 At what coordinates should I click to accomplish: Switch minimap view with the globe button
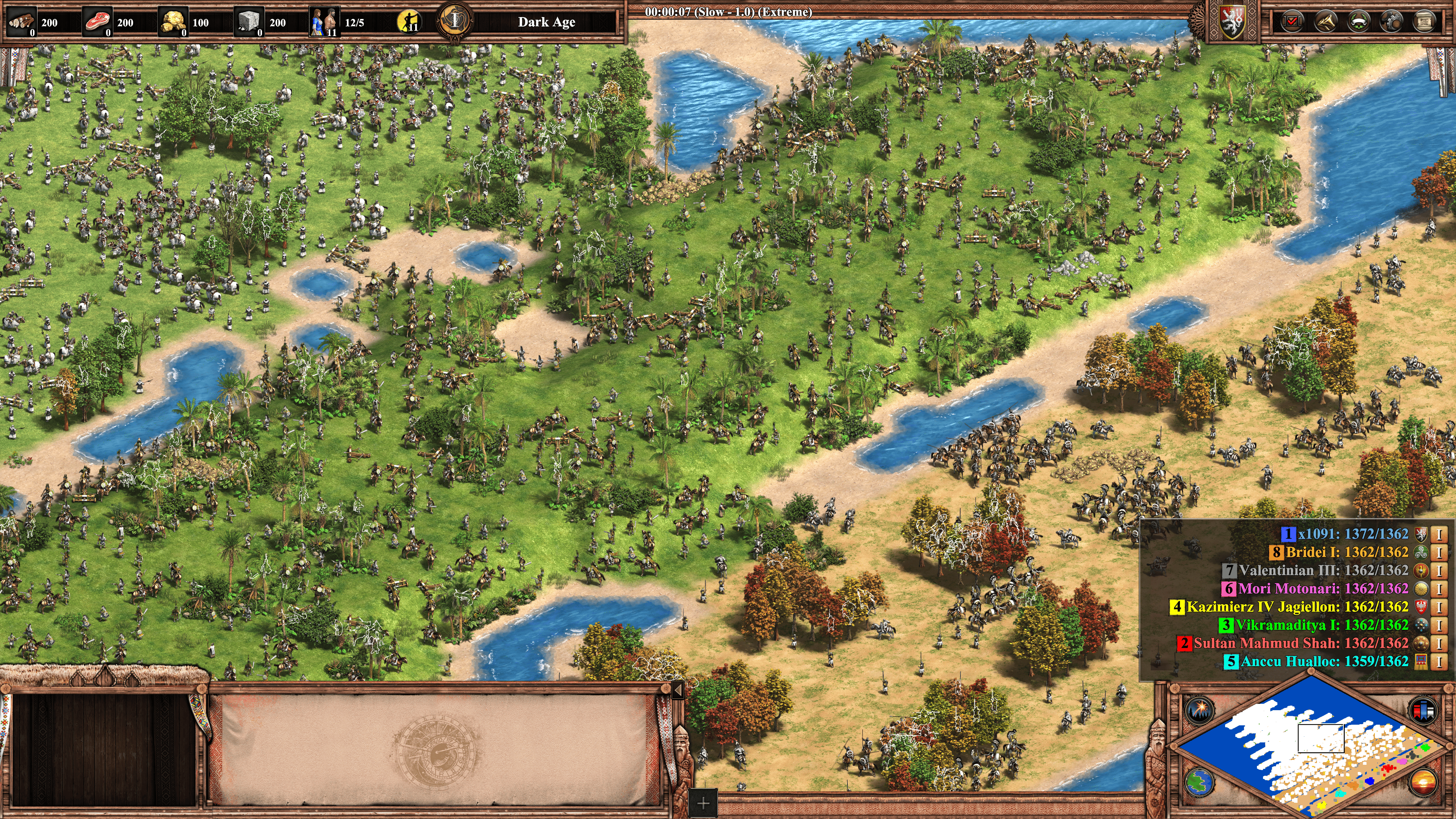1198,782
